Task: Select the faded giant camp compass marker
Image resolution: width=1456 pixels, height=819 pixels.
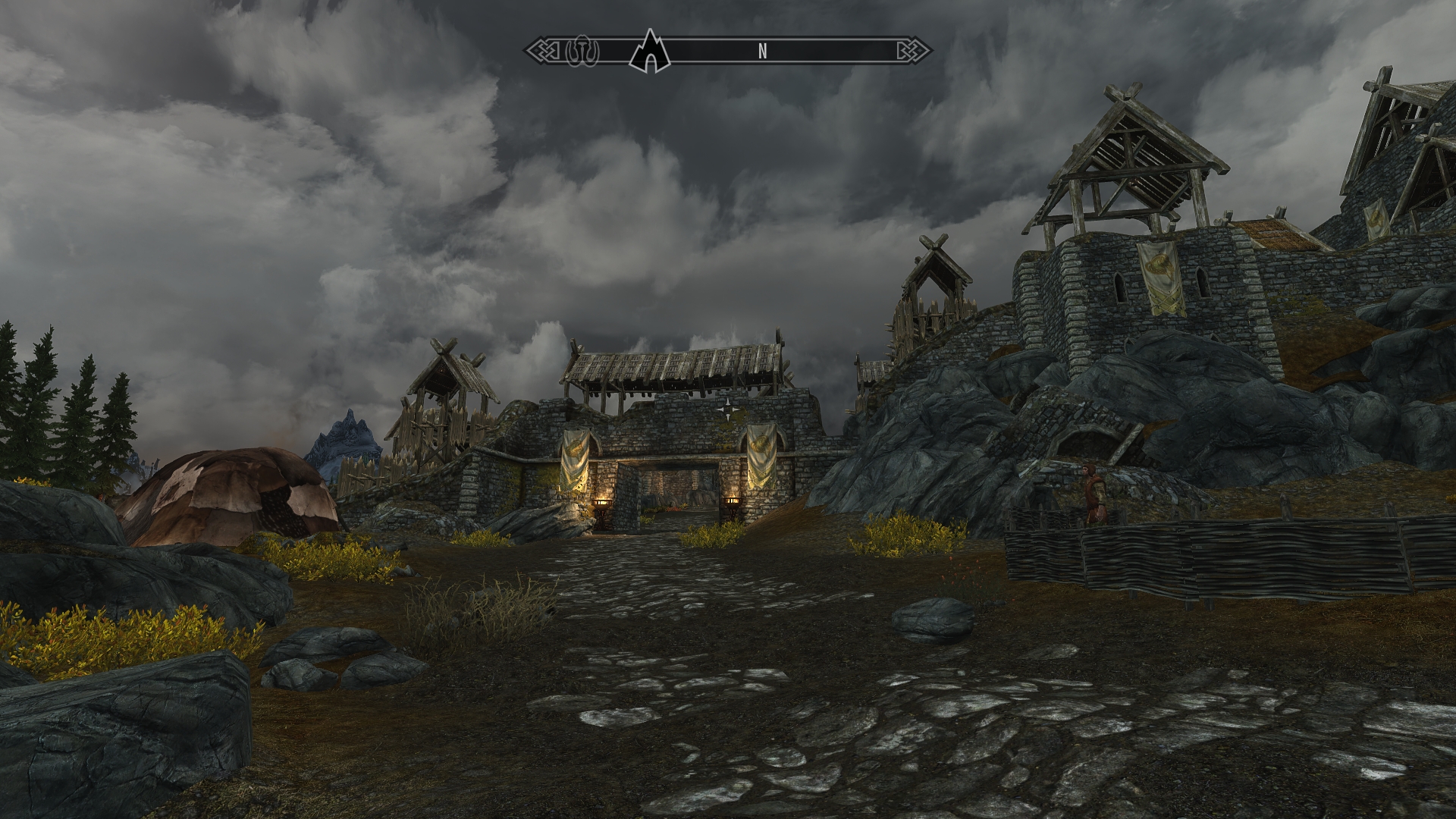Action: pyautogui.click(x=582, y=52)
